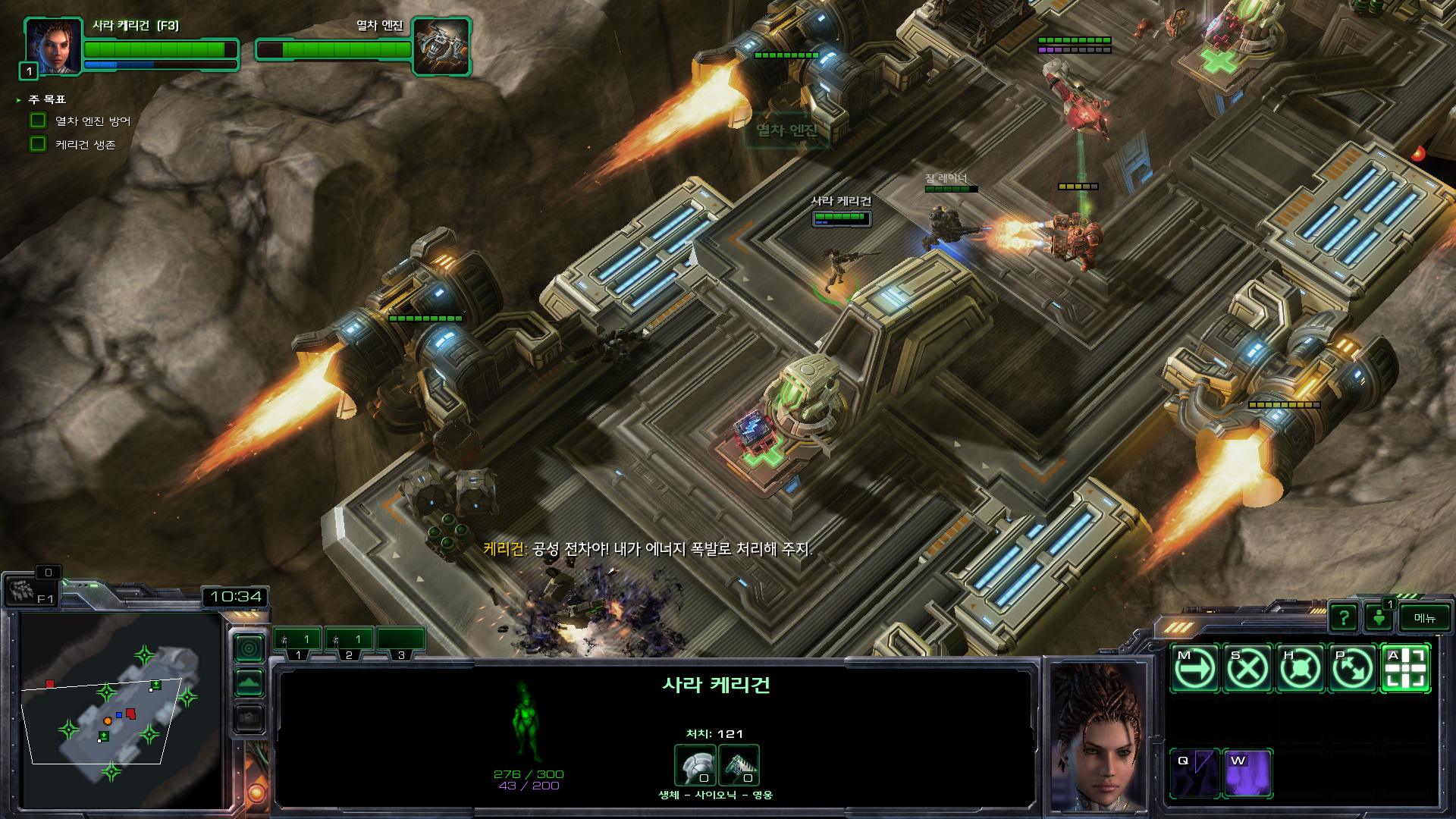This screenshot has height=819, width=1456.
Task: Click the F1 idle worker button
Action: pyautogui.click(x=30, y=591)
